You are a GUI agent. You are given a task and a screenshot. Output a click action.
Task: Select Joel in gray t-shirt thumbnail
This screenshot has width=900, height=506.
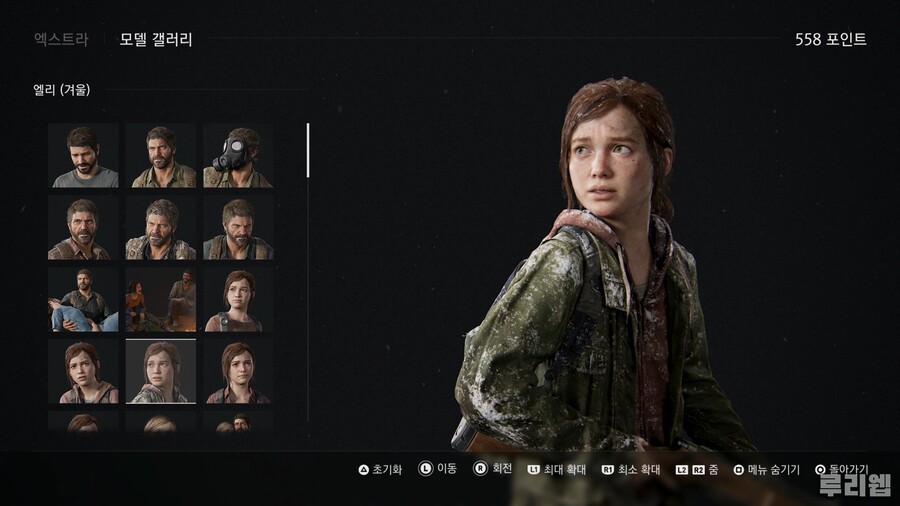coord(83,156)
